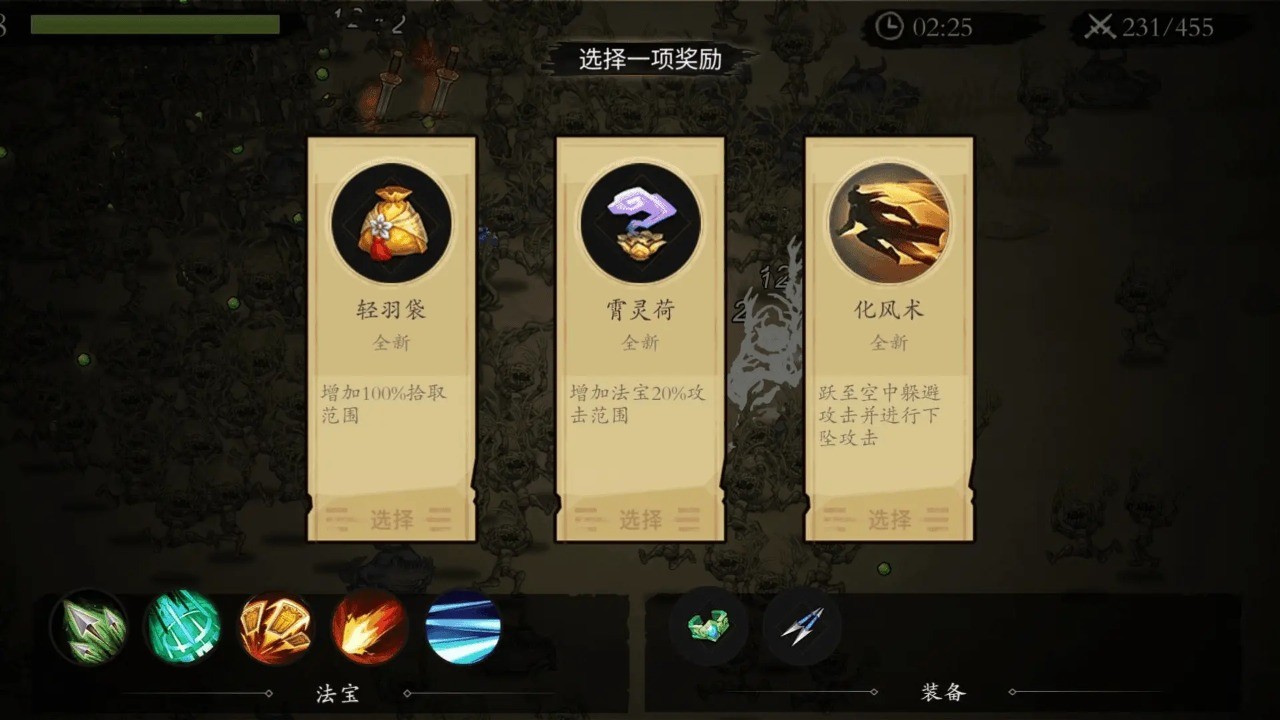Choose 选择 on the 化风术 card

click(x=889, y=518)
